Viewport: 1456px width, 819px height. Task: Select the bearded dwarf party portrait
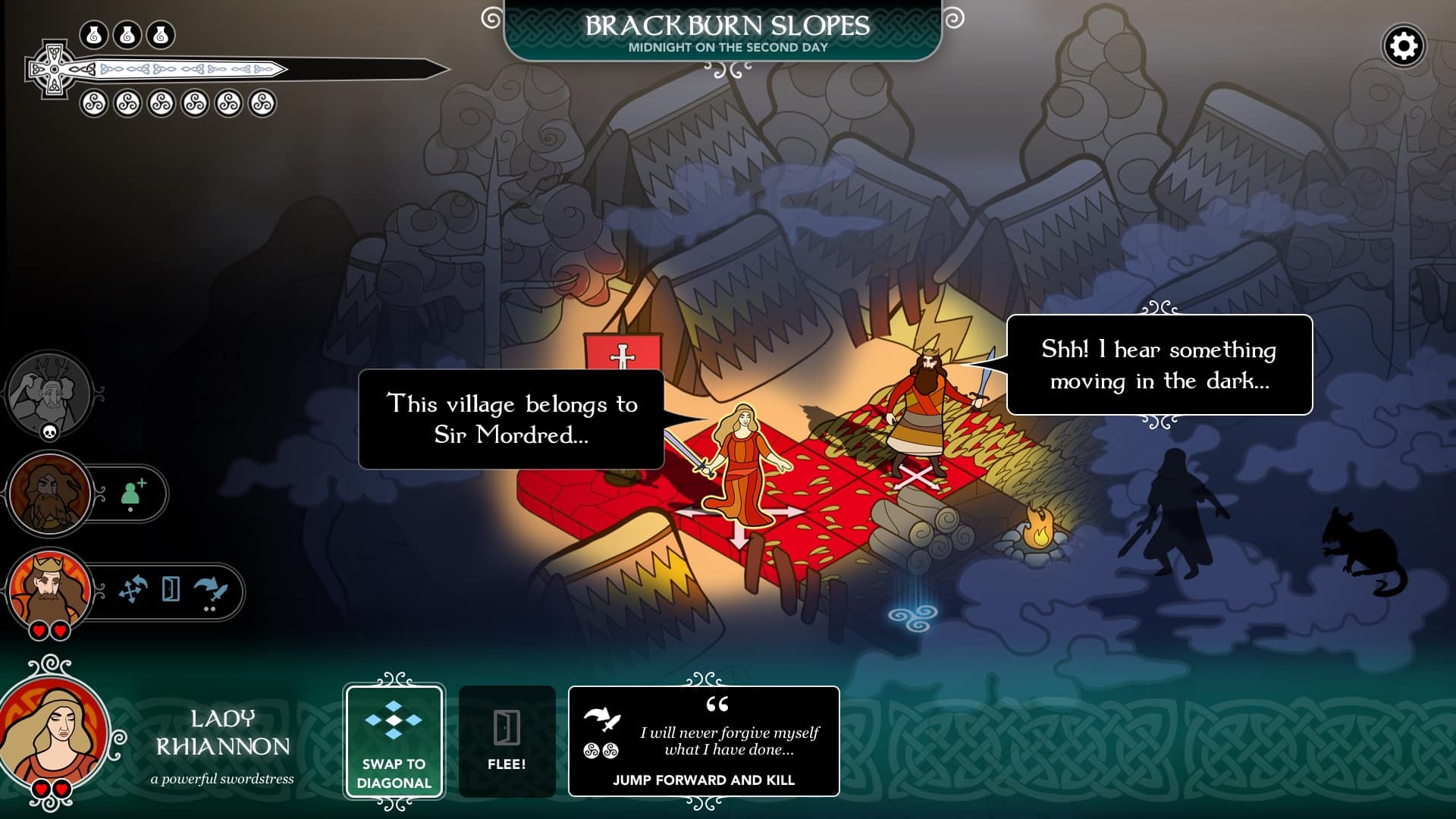(49, 493)
